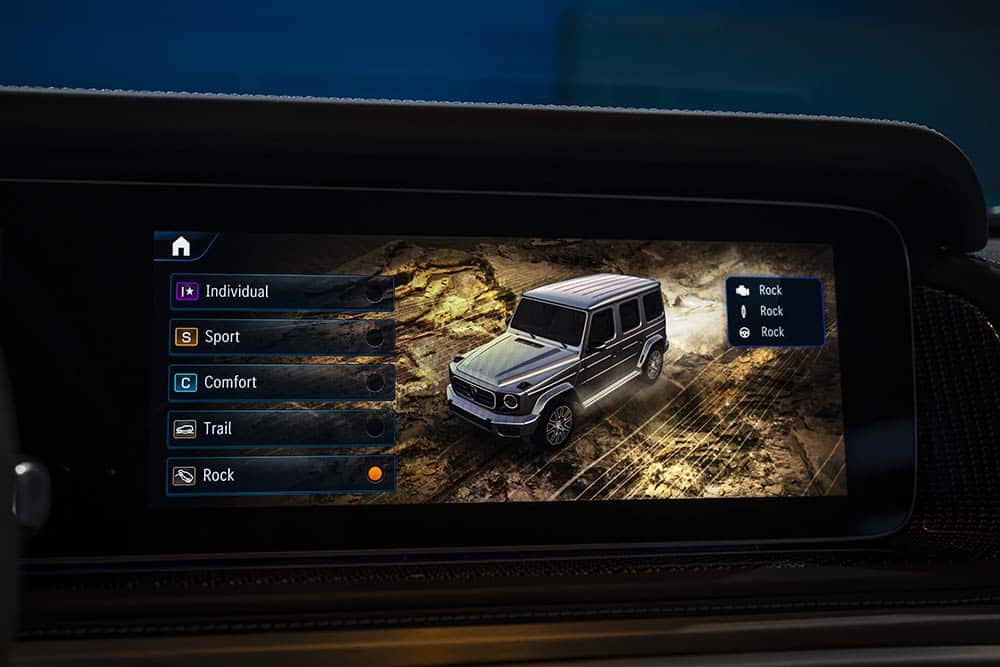The height and width of the screenshot is (667, 1000).
Task: Select the Rock drive mode
Action: pos(281,475)
